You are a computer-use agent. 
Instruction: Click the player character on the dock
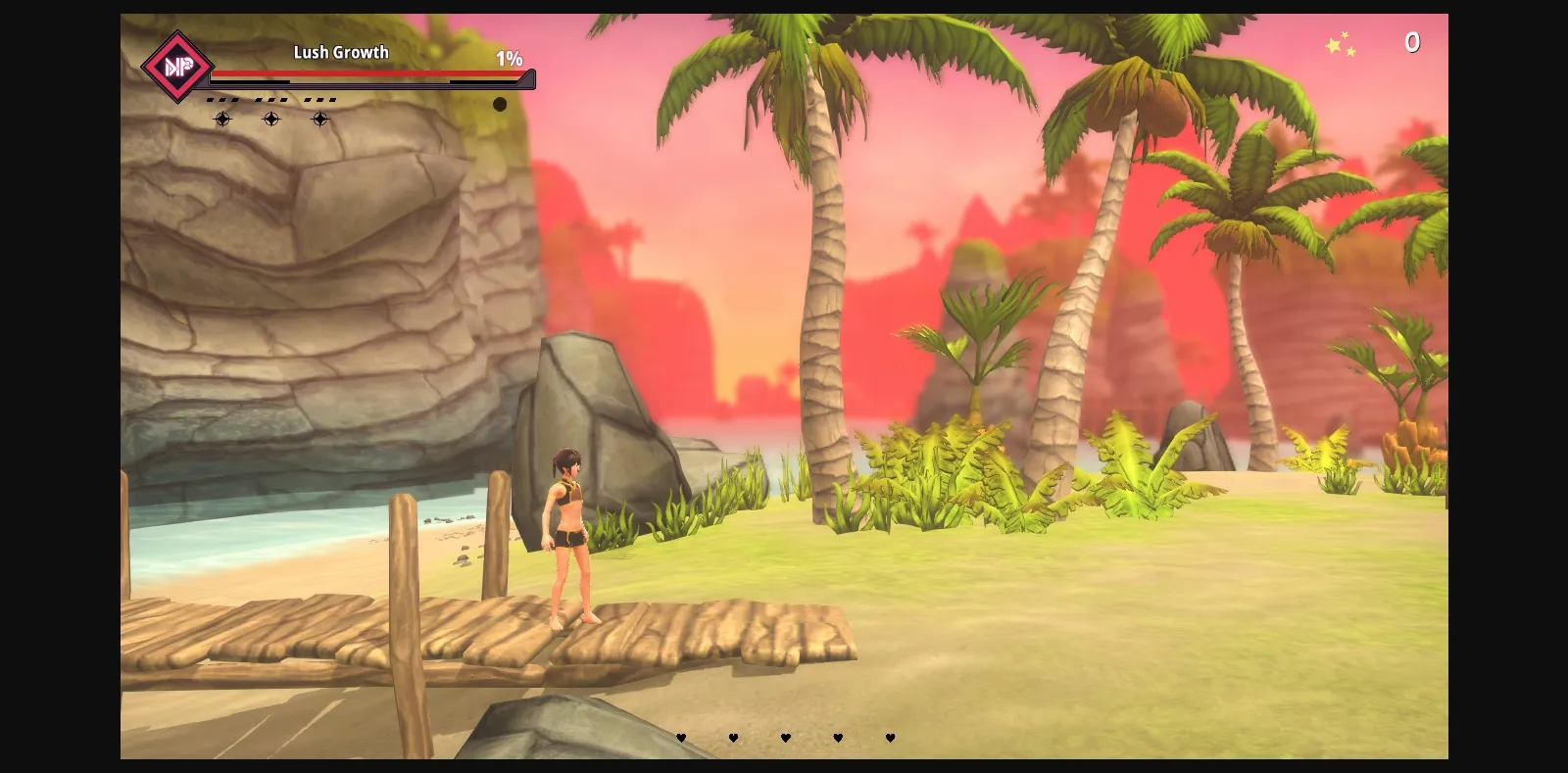tap(568, 539)
